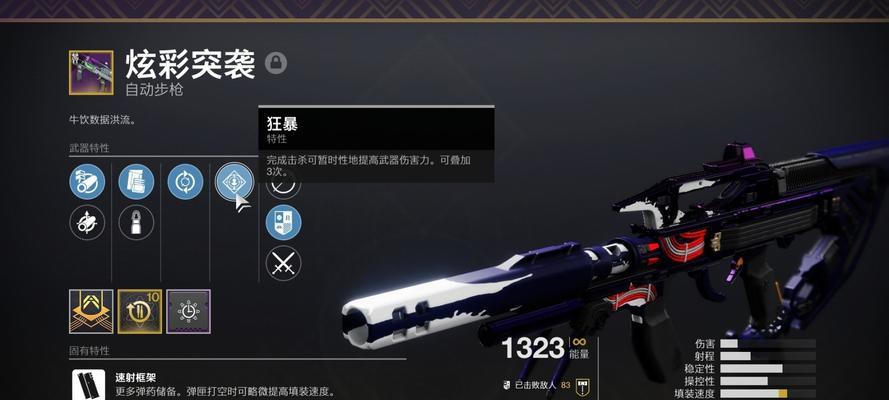The width and height of the screenshot is (889, 400).
Task: Select the blue shield emblem perk
Action: 283,222
